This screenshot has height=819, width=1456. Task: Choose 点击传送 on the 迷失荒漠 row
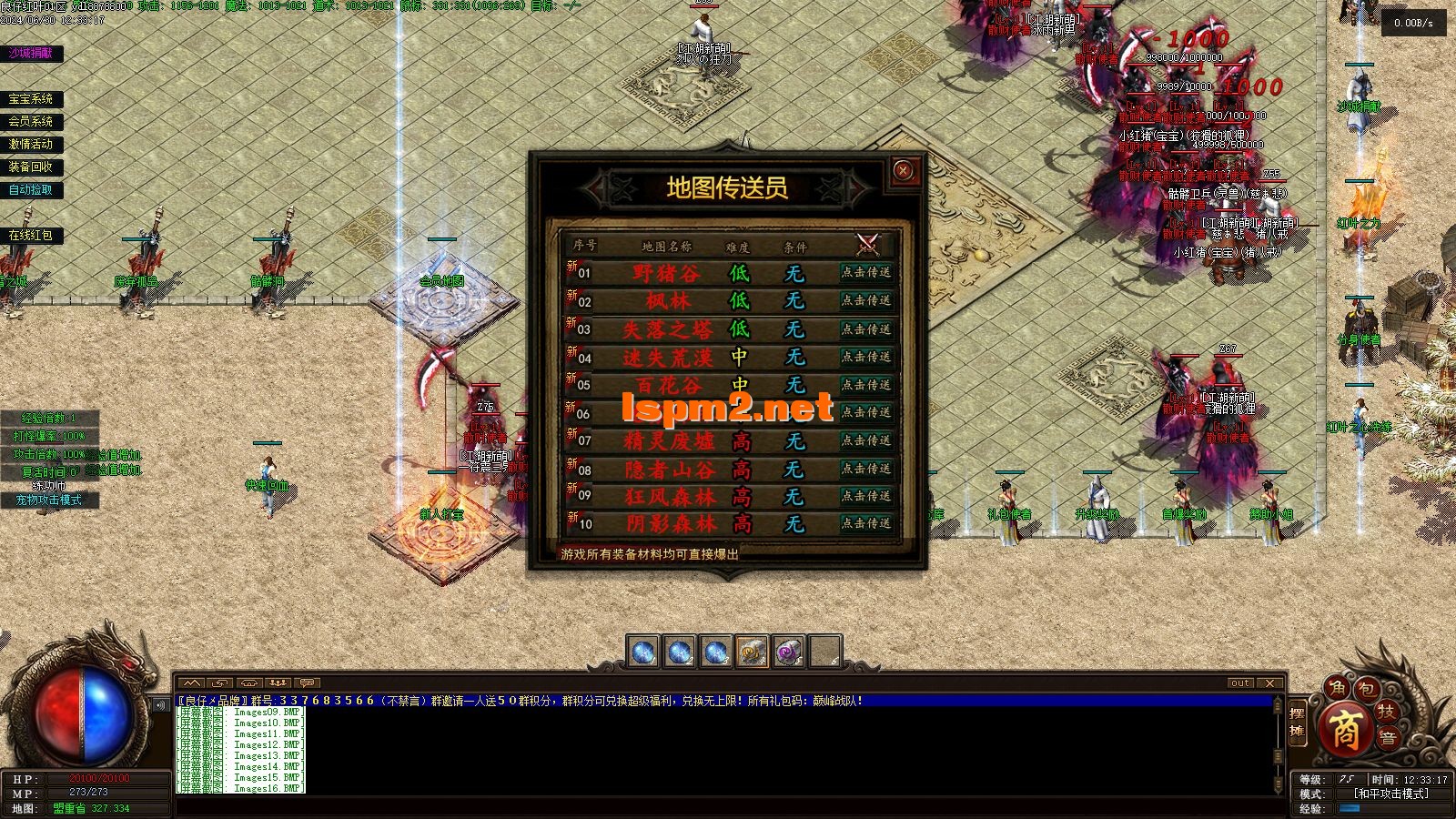tap(865, 357)
